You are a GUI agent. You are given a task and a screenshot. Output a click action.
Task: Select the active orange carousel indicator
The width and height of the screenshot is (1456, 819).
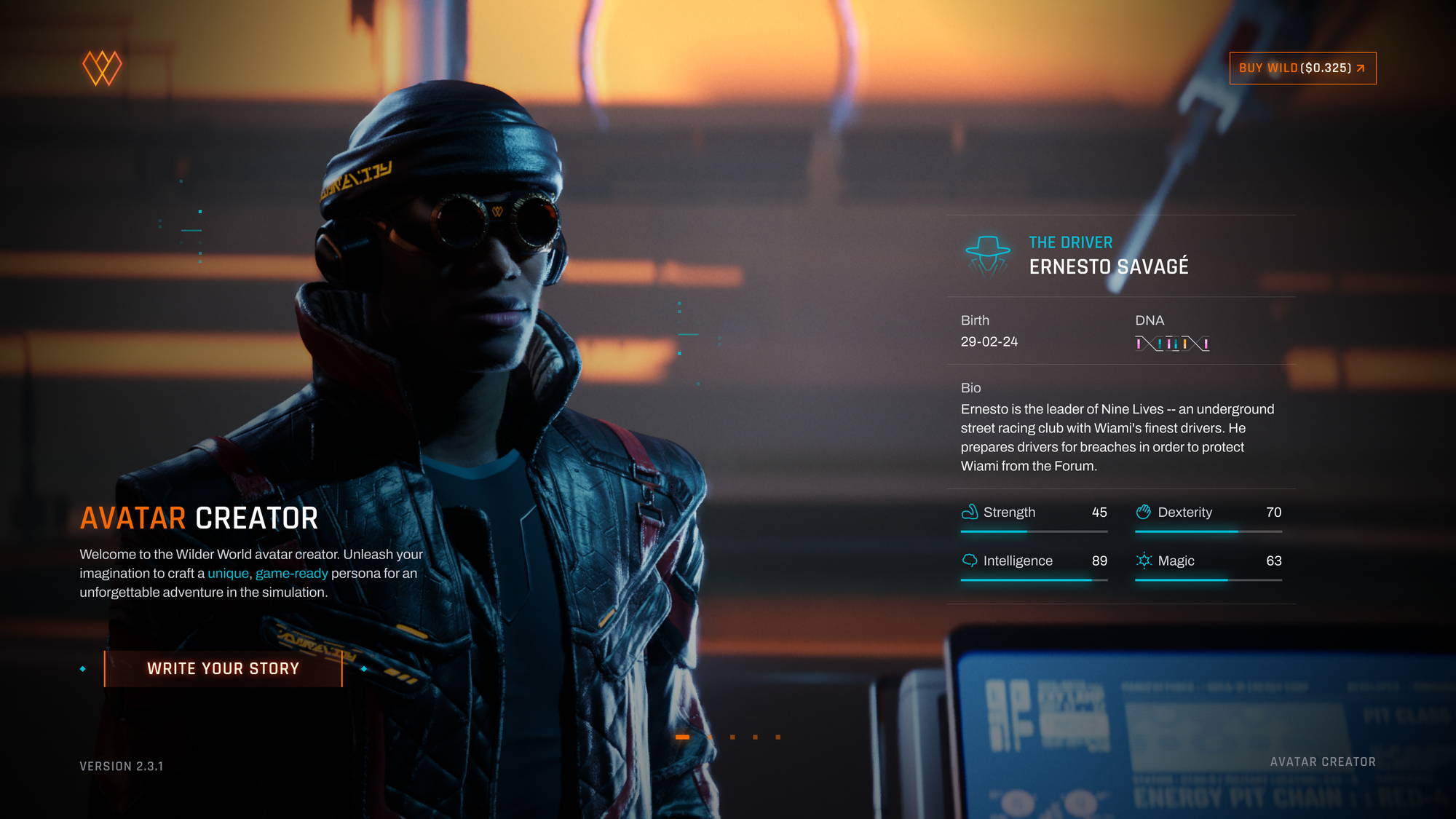point(682,737)
